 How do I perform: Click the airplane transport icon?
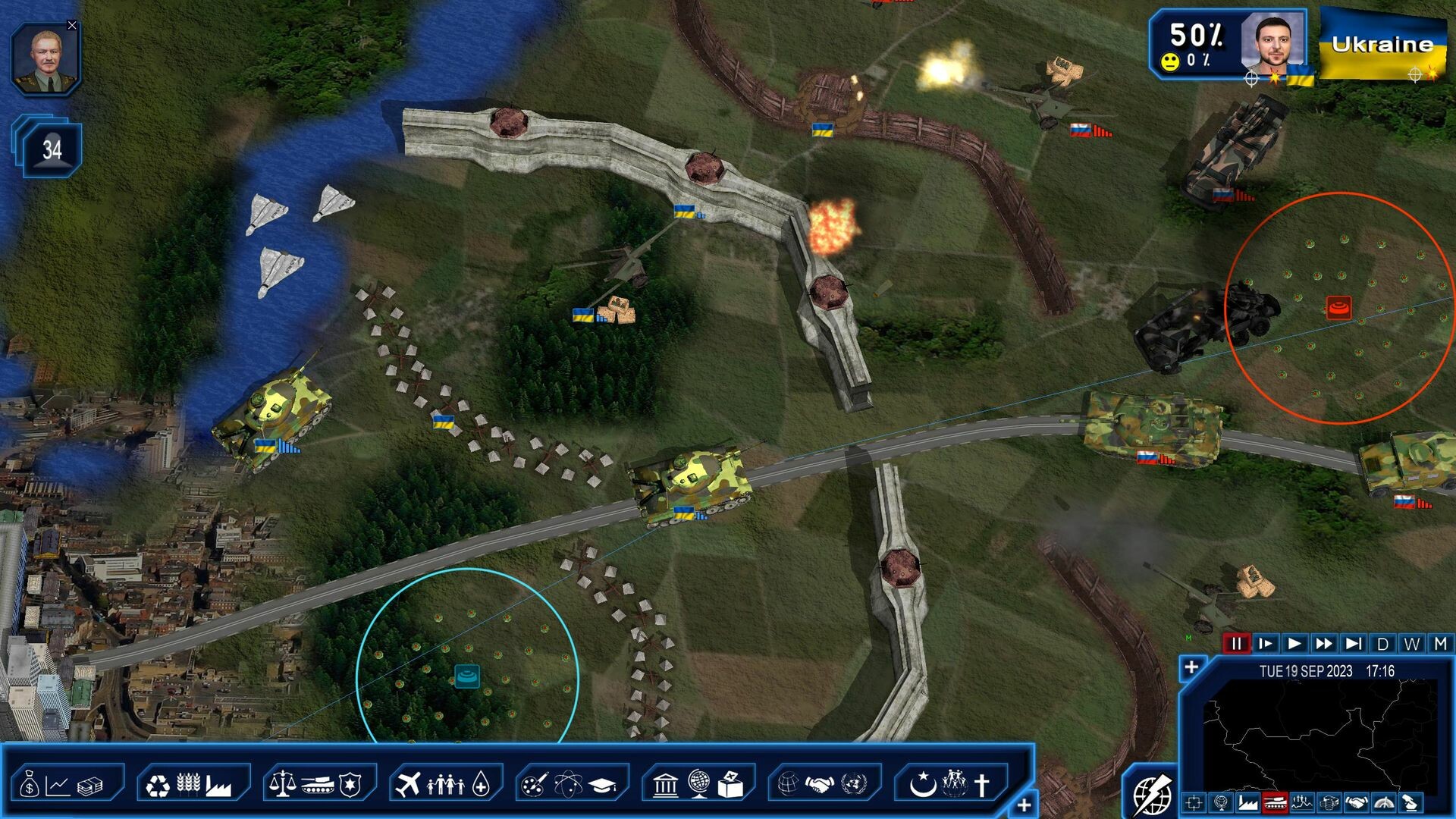pyautogui.click(x=409, y=783)
